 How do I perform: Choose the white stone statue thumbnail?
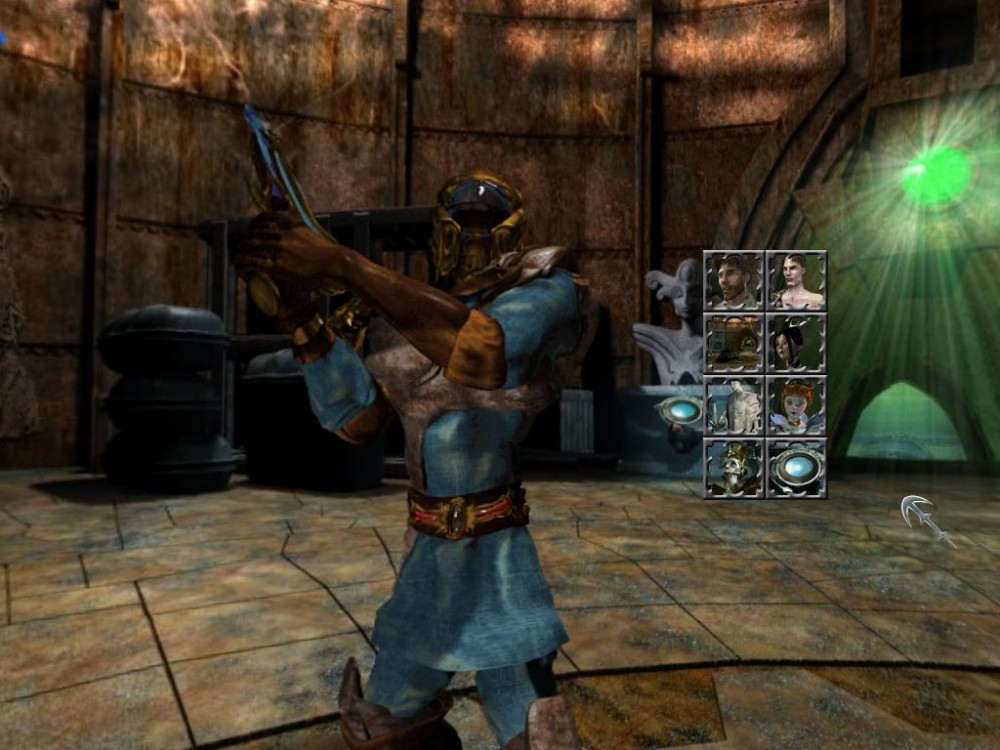(x=735, y=405)
